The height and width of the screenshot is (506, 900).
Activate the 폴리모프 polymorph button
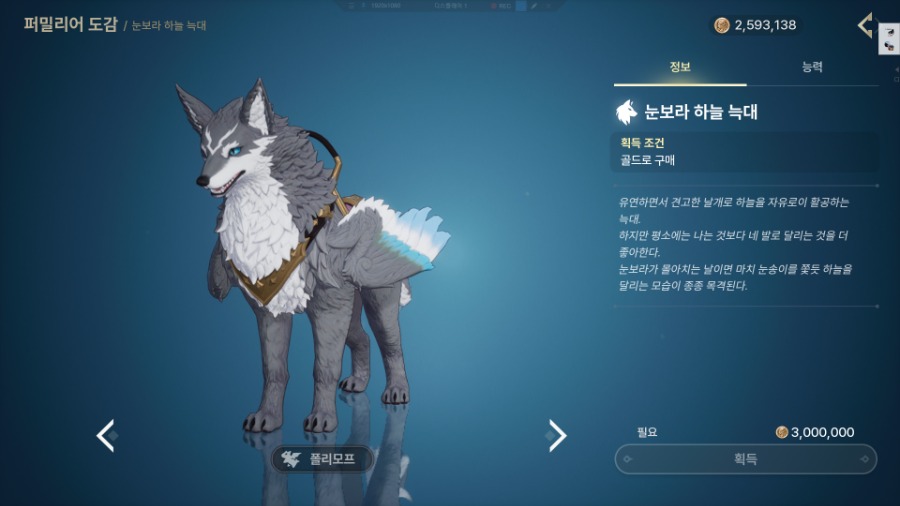[322, 459]
